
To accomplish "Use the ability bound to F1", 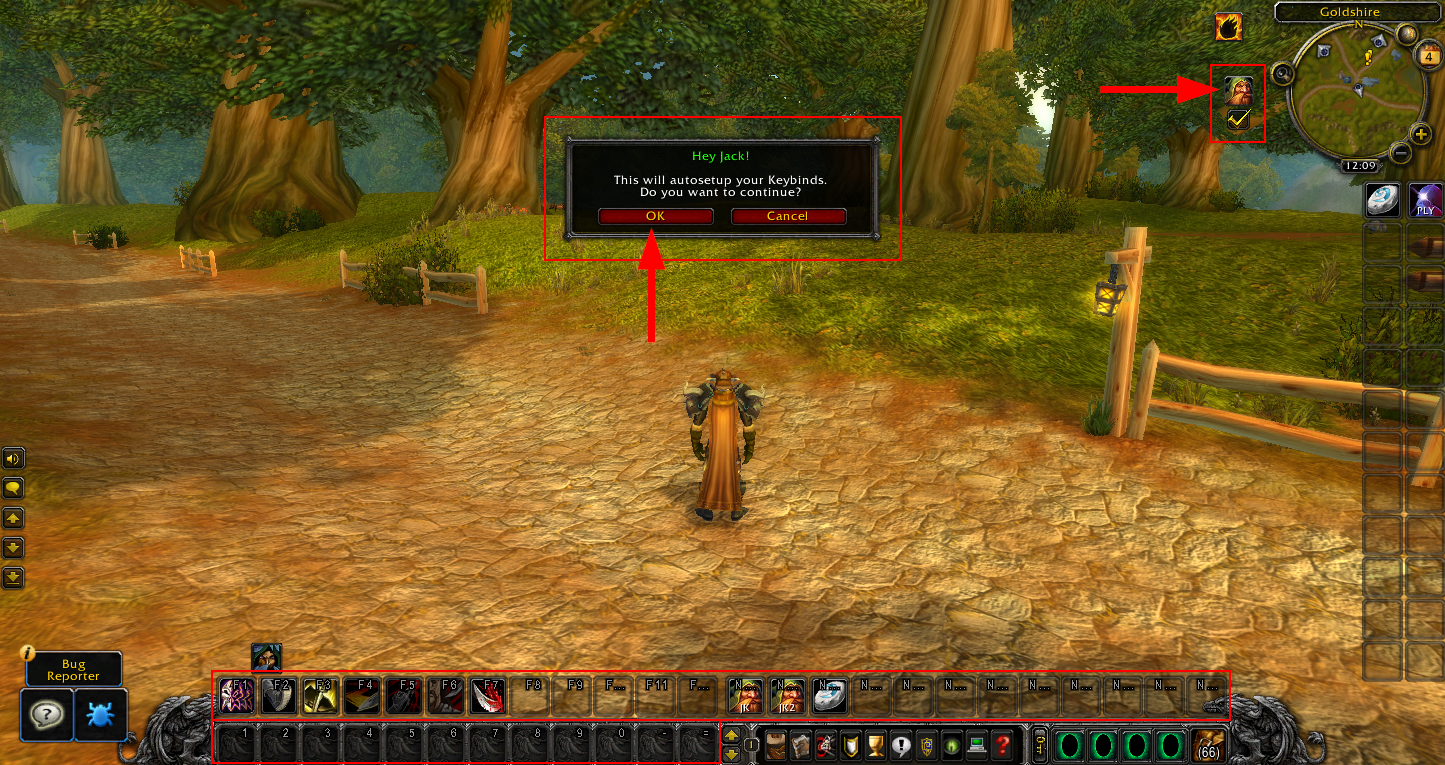I will [238, 695].
